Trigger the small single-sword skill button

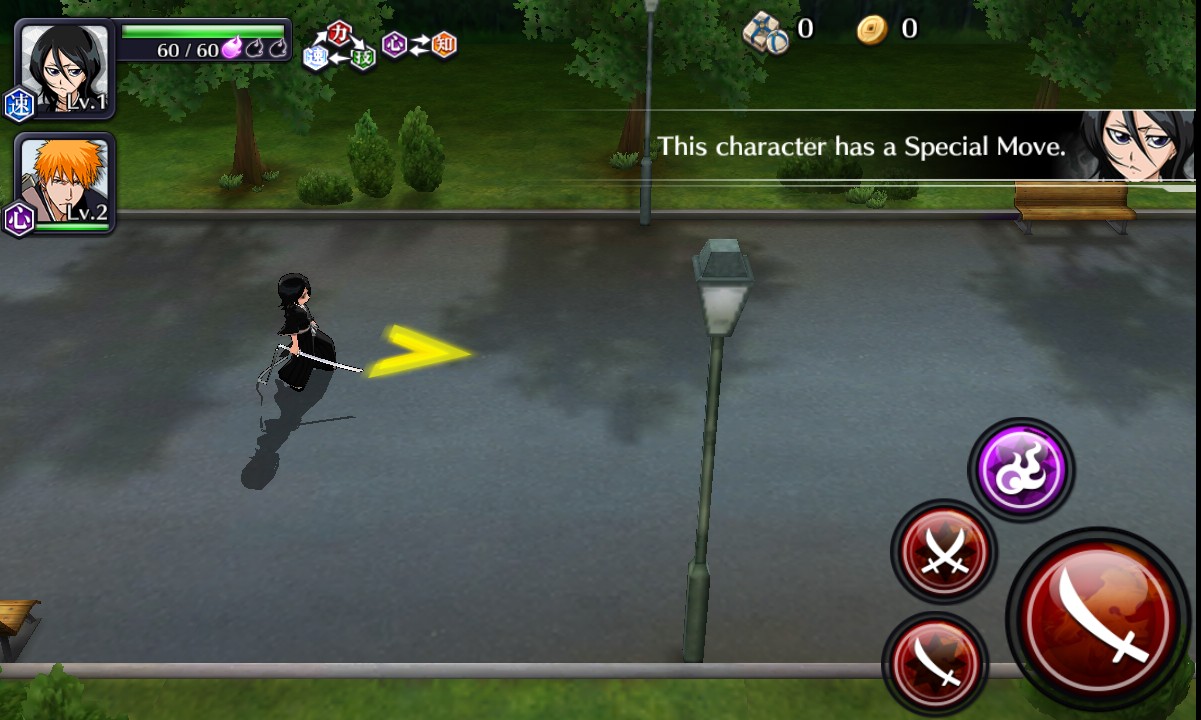click(x=935, y=663)
